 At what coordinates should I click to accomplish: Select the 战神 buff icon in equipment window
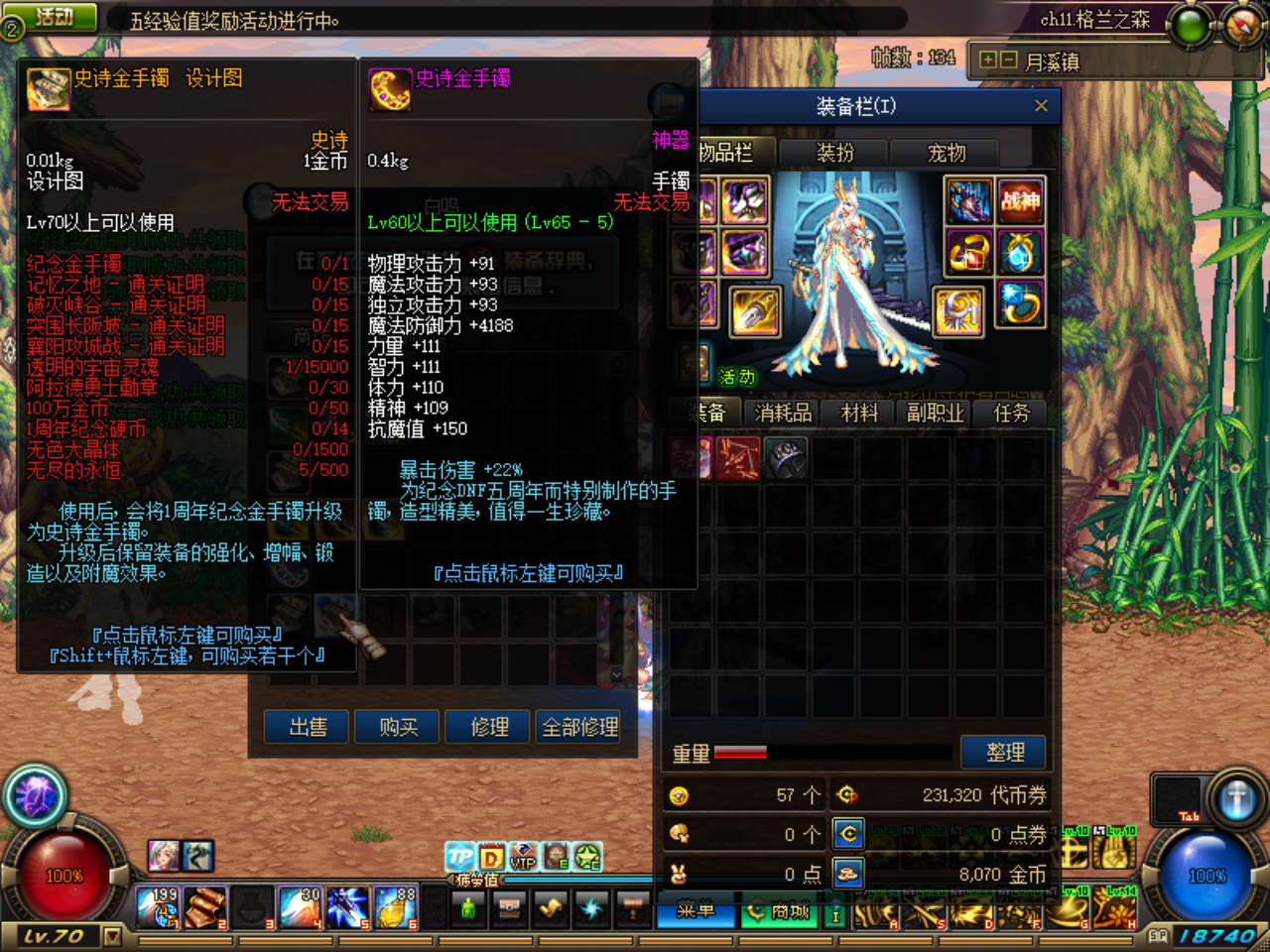tap(1022, 200)
